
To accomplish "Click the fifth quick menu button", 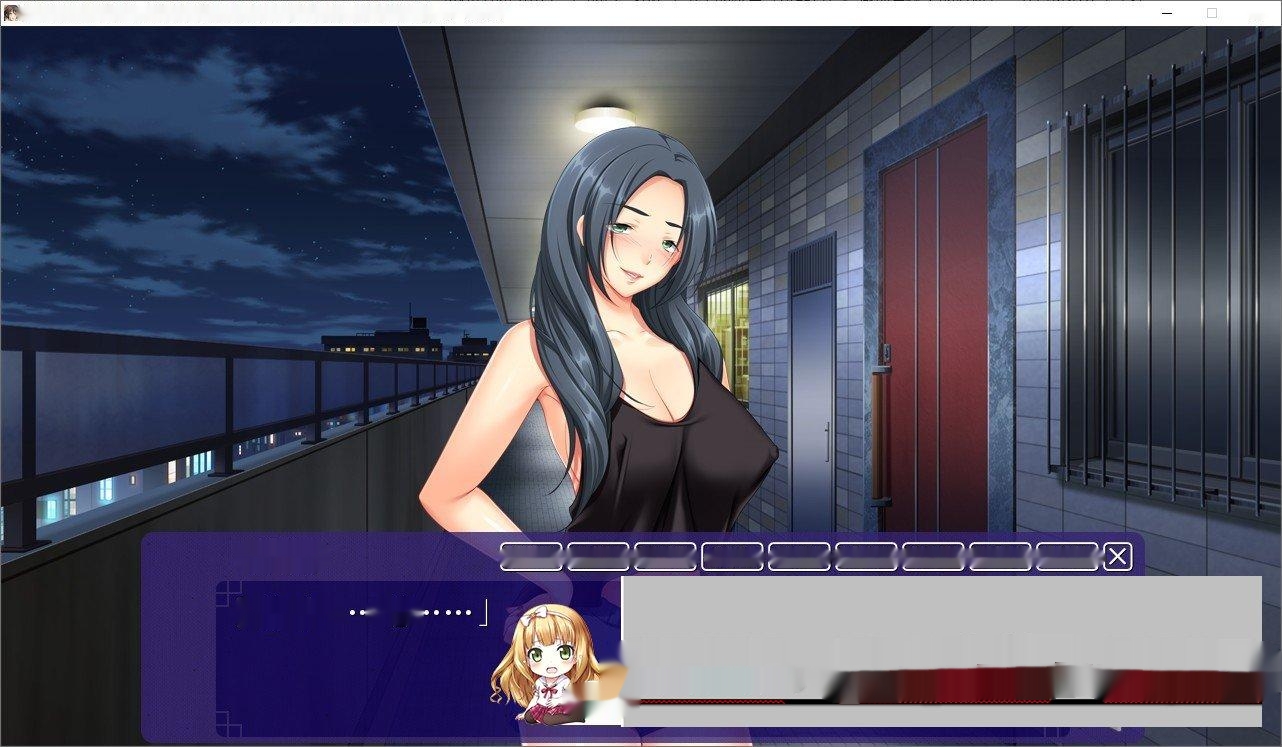I will 797,556.
